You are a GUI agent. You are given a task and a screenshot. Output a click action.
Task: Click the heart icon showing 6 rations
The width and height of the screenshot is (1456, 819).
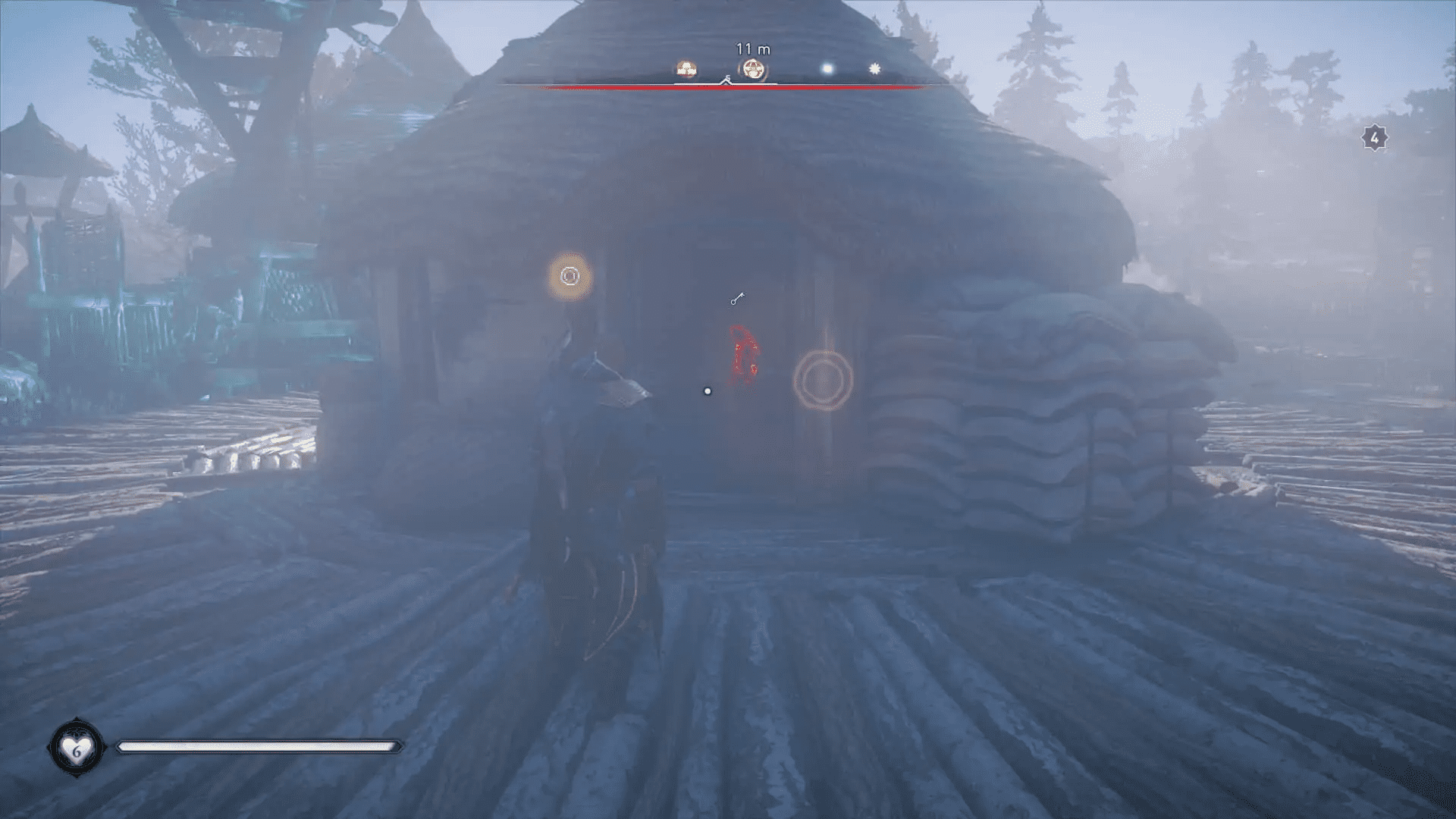[77, 747]
